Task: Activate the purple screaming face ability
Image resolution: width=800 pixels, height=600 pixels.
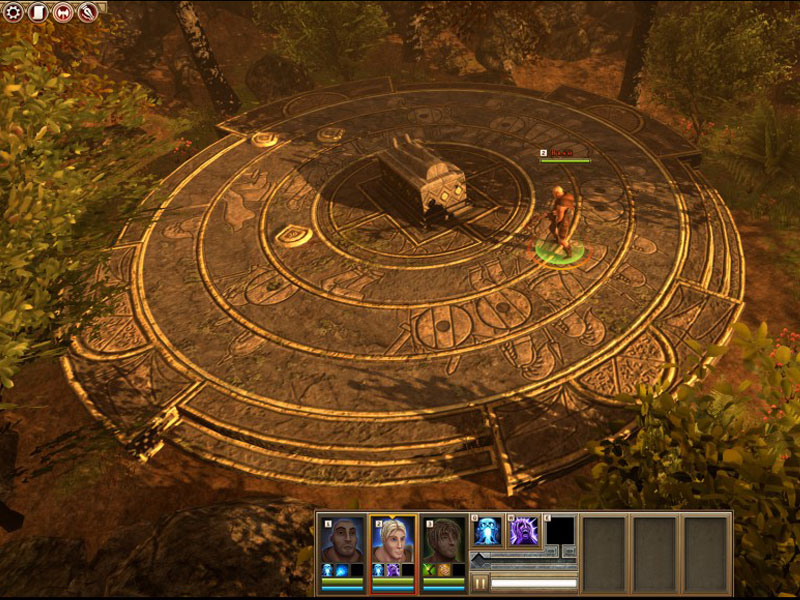Action: [524, 531]
